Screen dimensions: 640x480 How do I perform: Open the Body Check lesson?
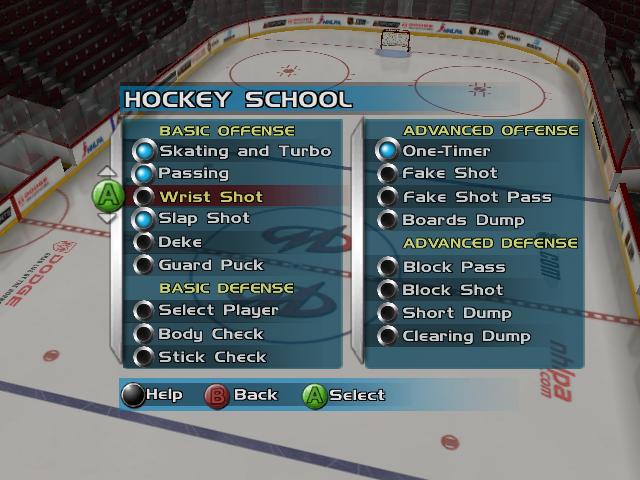tap(211, 334)
